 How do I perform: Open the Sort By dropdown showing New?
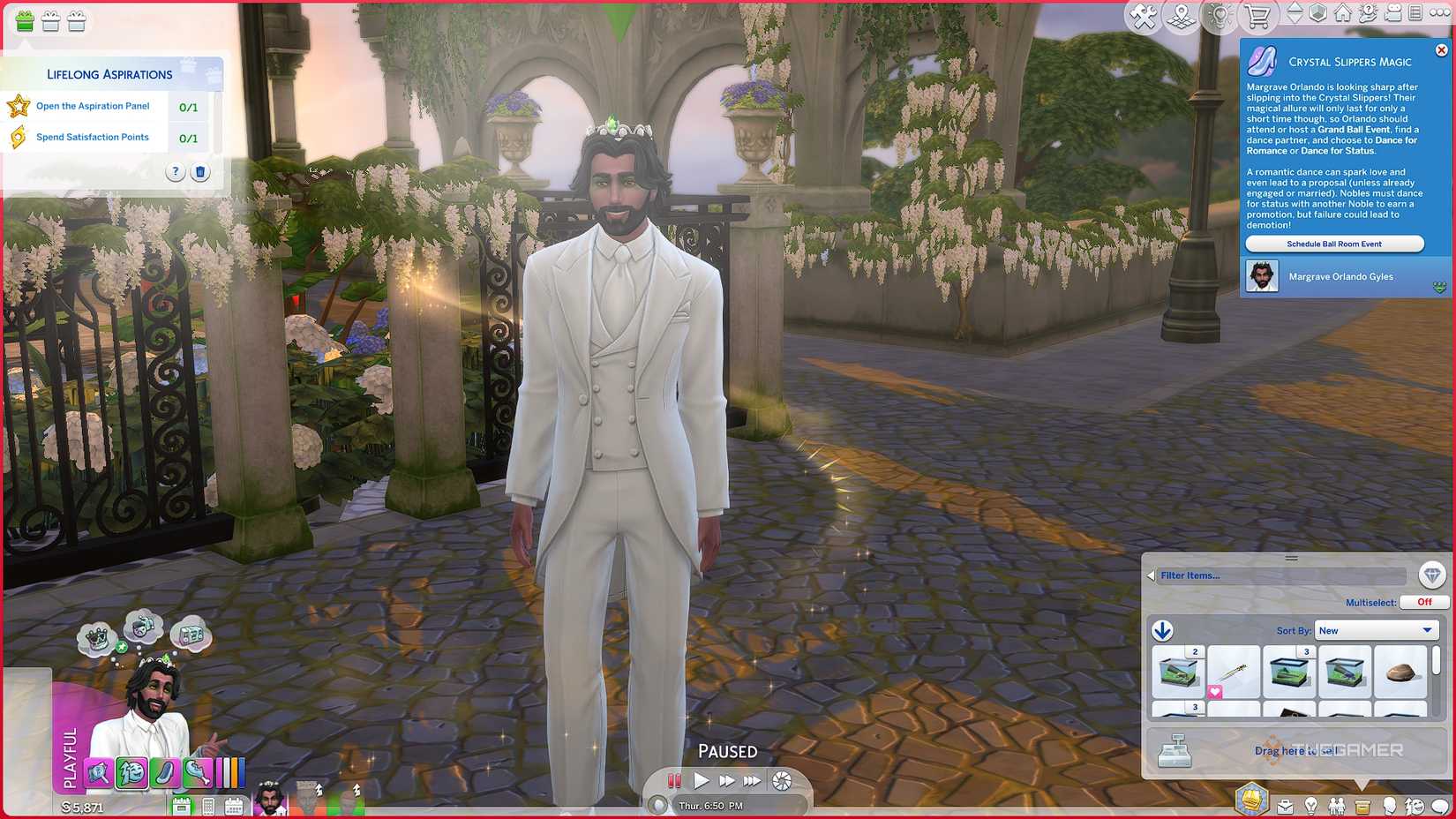1376,630
